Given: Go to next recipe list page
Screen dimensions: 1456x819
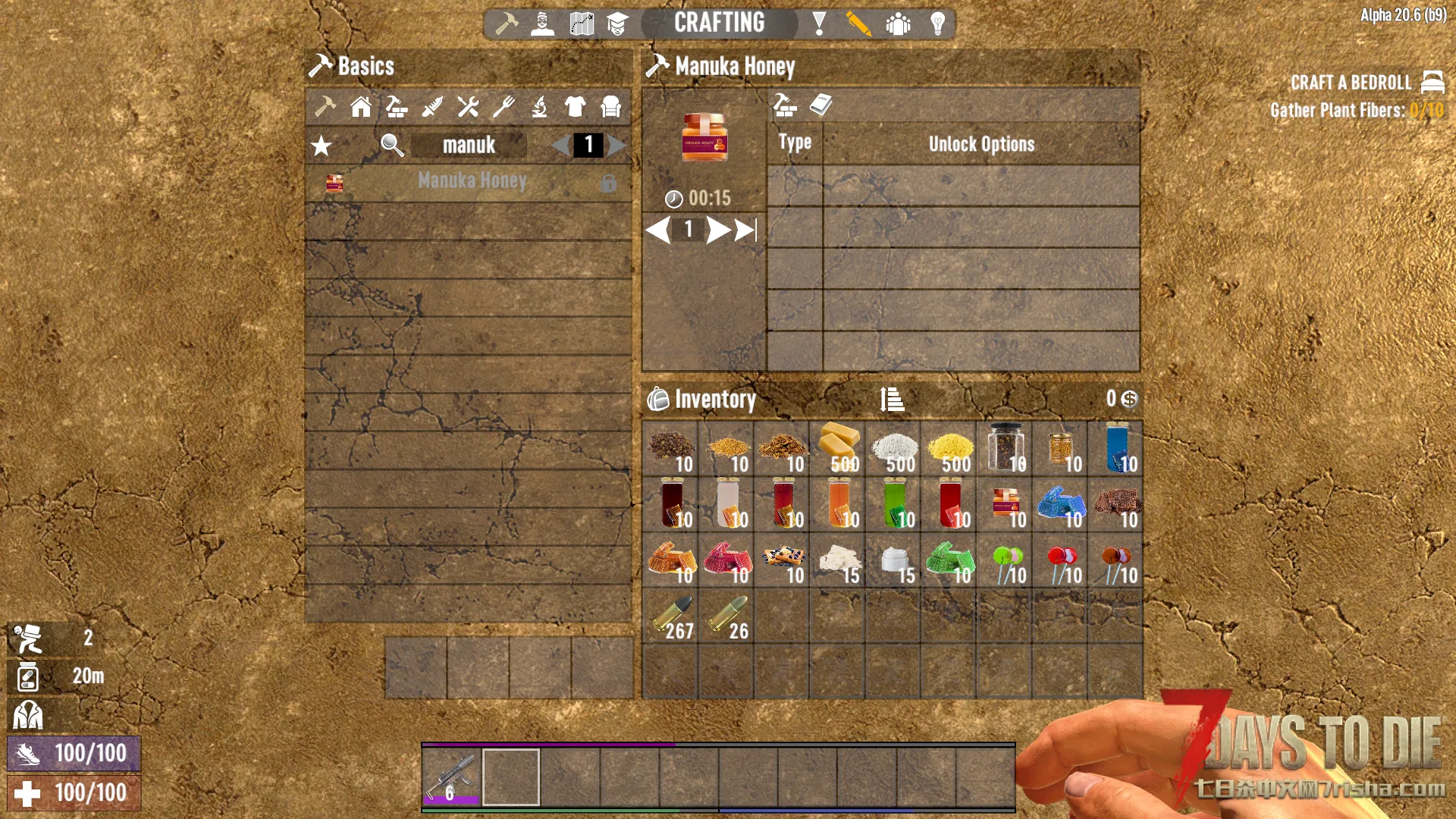Looking at the screenshot, I should point(617,145).
